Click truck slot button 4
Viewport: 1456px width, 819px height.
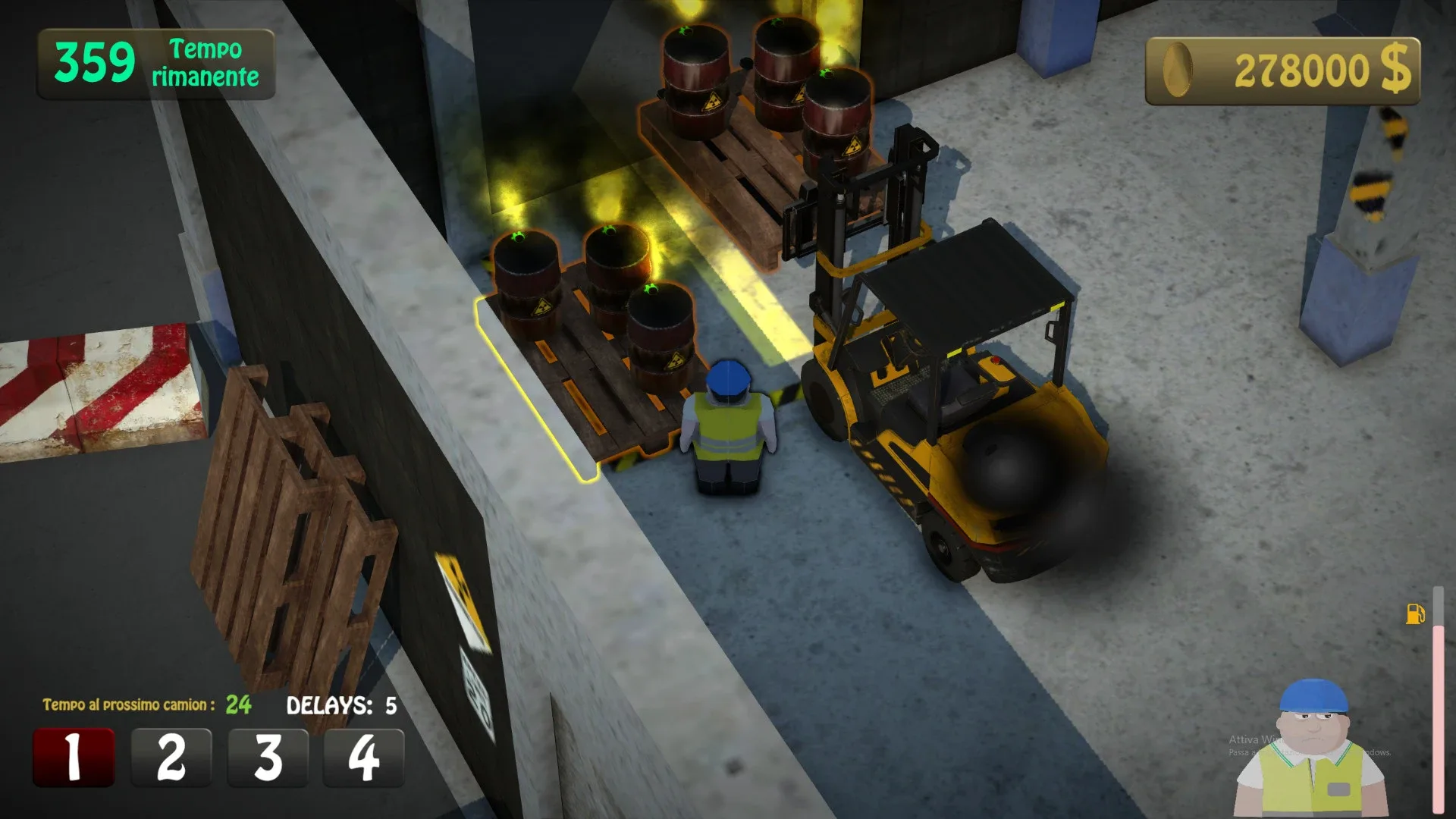point(364,755)
